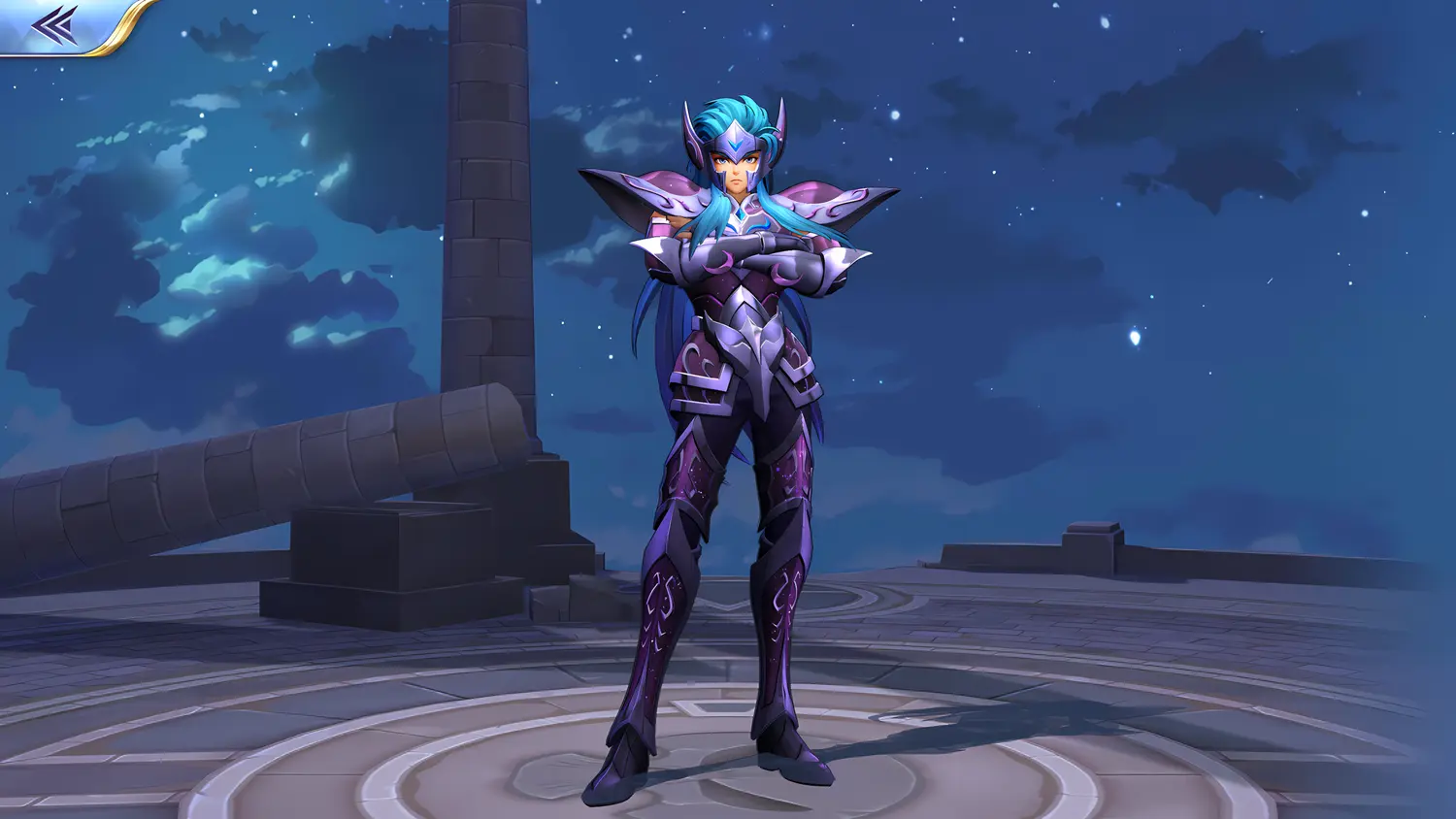1456x819 pixels.
Task: Select the back navigation icon top-left
Action: coord(53,23)
